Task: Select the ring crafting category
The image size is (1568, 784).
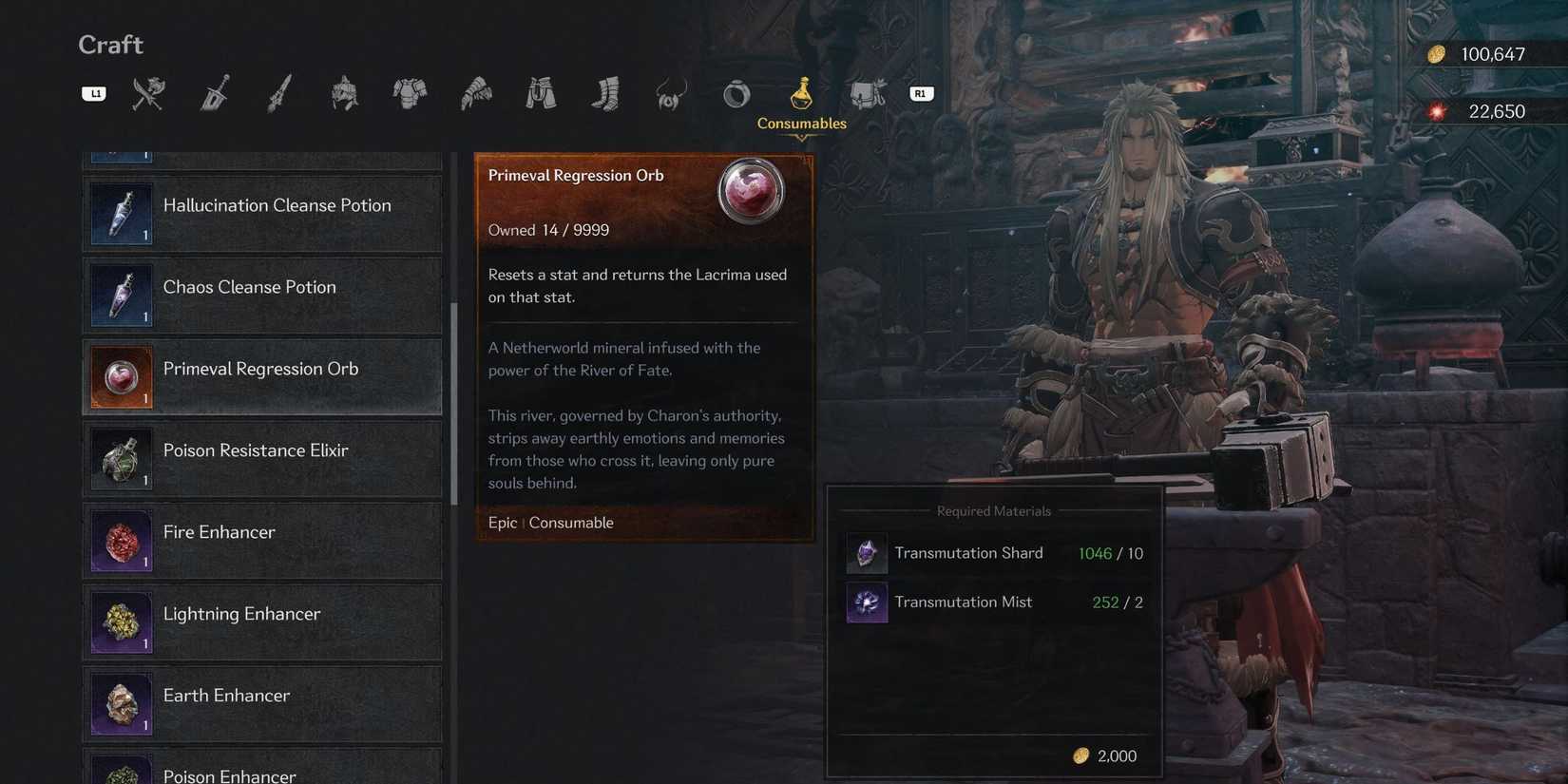Action: pyautogui.click(x=736, y=92)
